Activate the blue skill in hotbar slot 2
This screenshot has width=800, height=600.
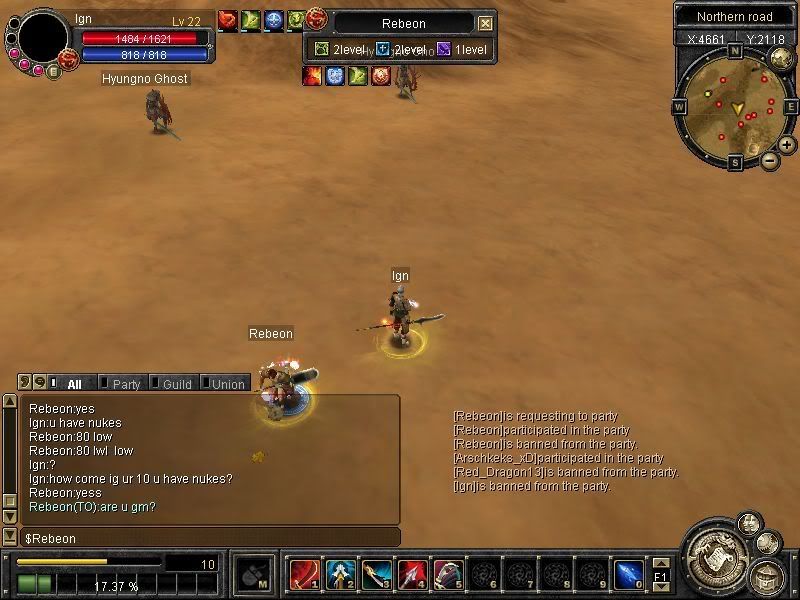339,573
